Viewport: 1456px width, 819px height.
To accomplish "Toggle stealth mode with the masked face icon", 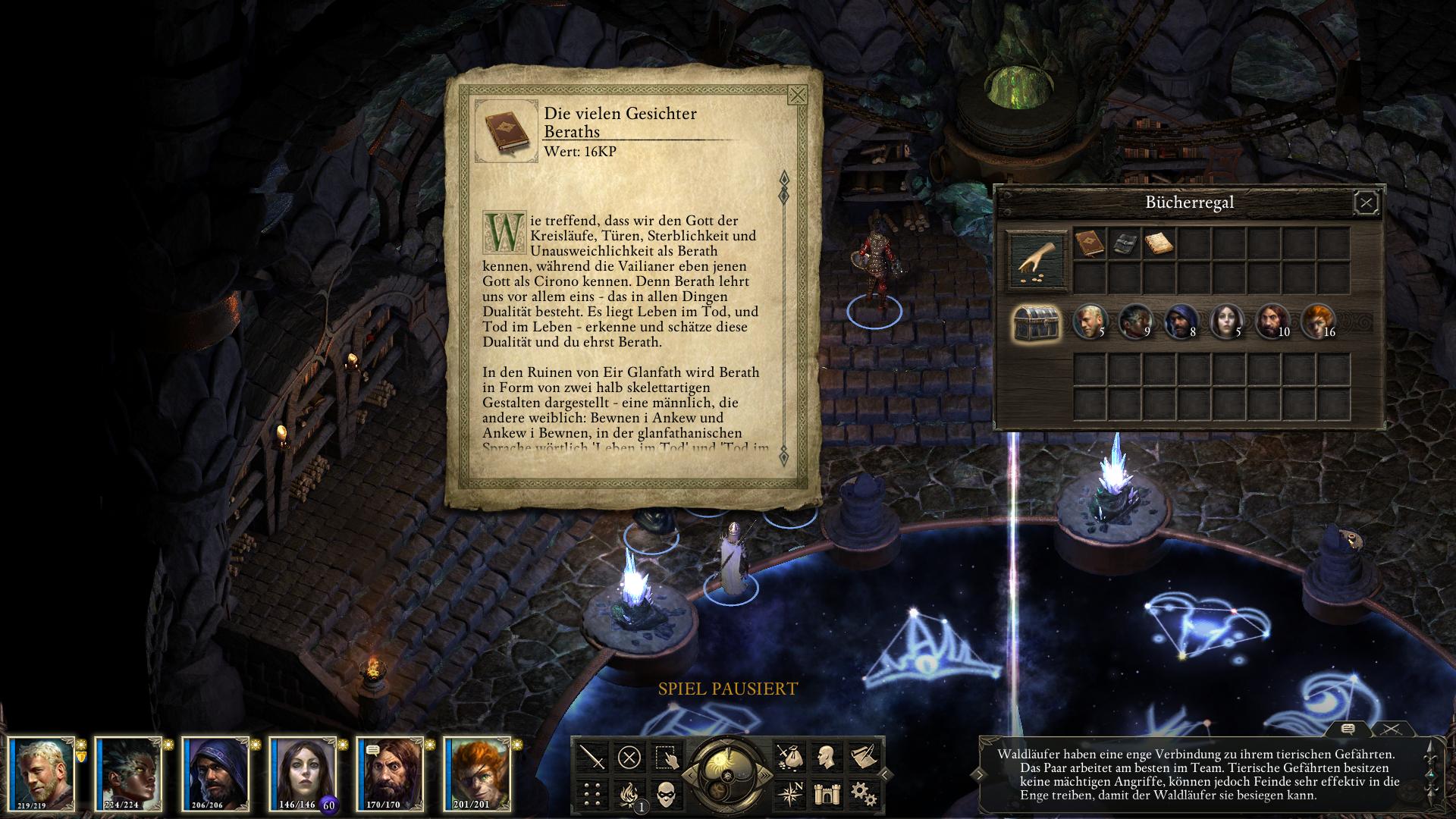I will pos(666,793).
